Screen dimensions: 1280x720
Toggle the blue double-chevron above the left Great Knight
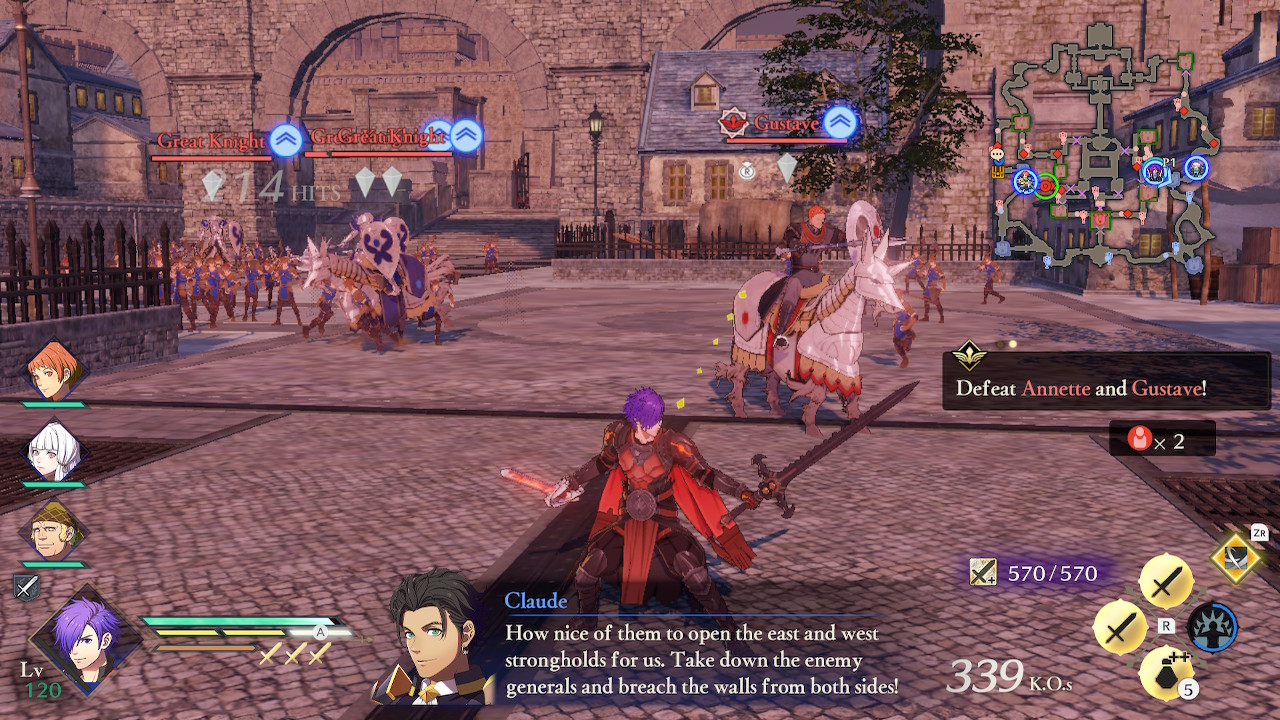click(285, 140)
